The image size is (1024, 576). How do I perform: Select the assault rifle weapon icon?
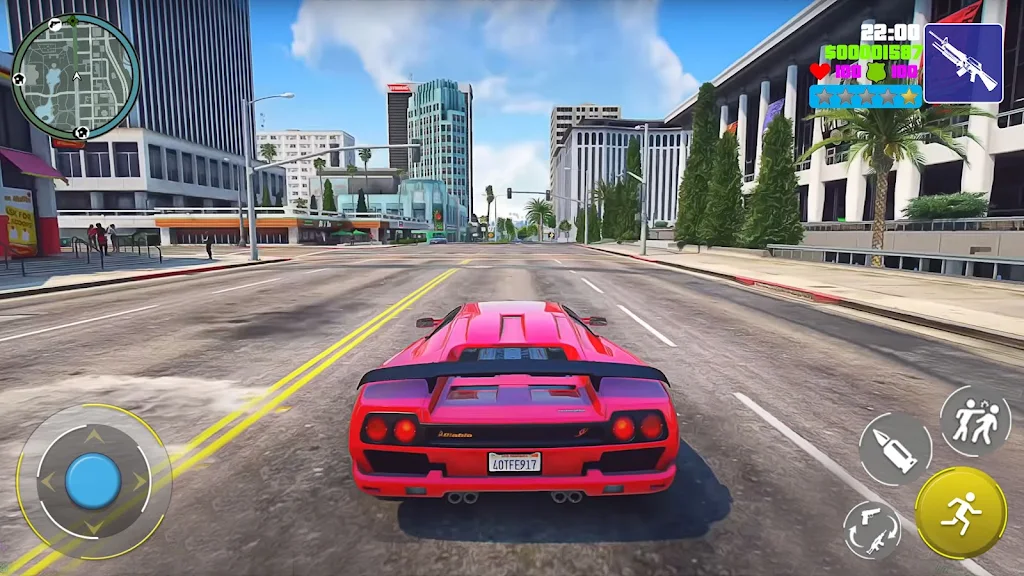[962, 63]
